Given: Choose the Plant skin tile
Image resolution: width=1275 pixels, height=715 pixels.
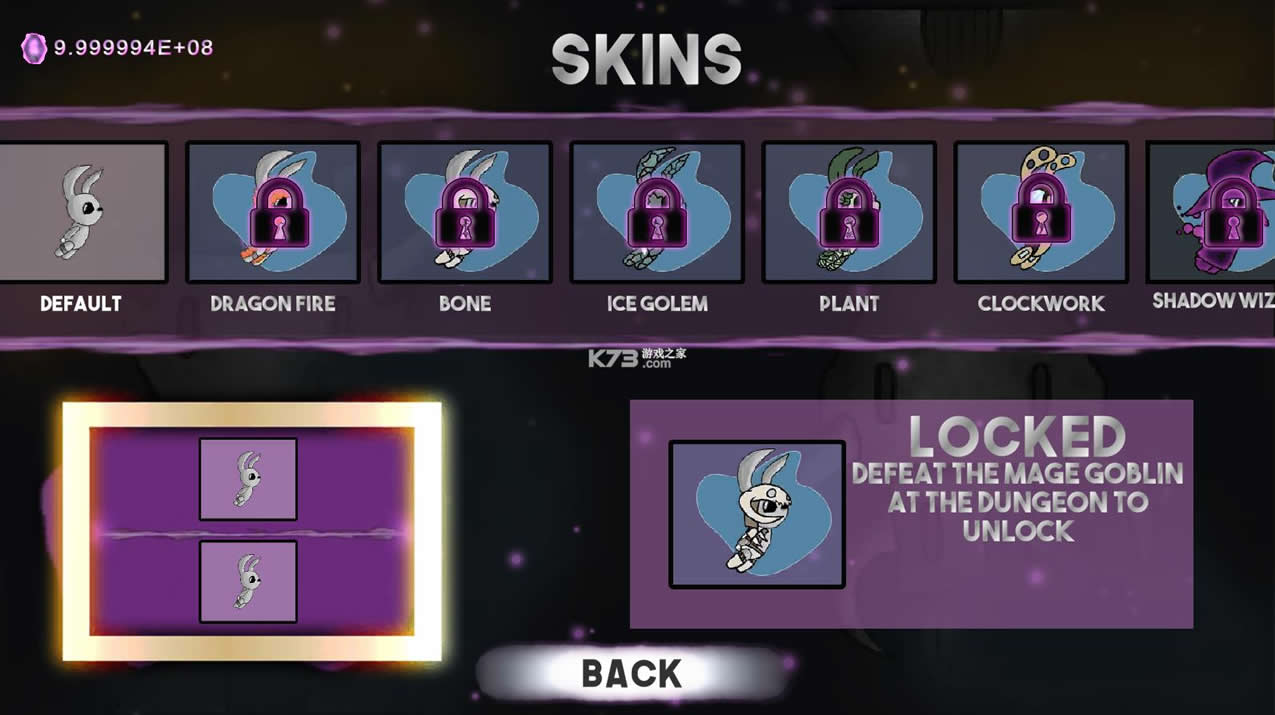Looking at the screenshot, I should [849, 212].
